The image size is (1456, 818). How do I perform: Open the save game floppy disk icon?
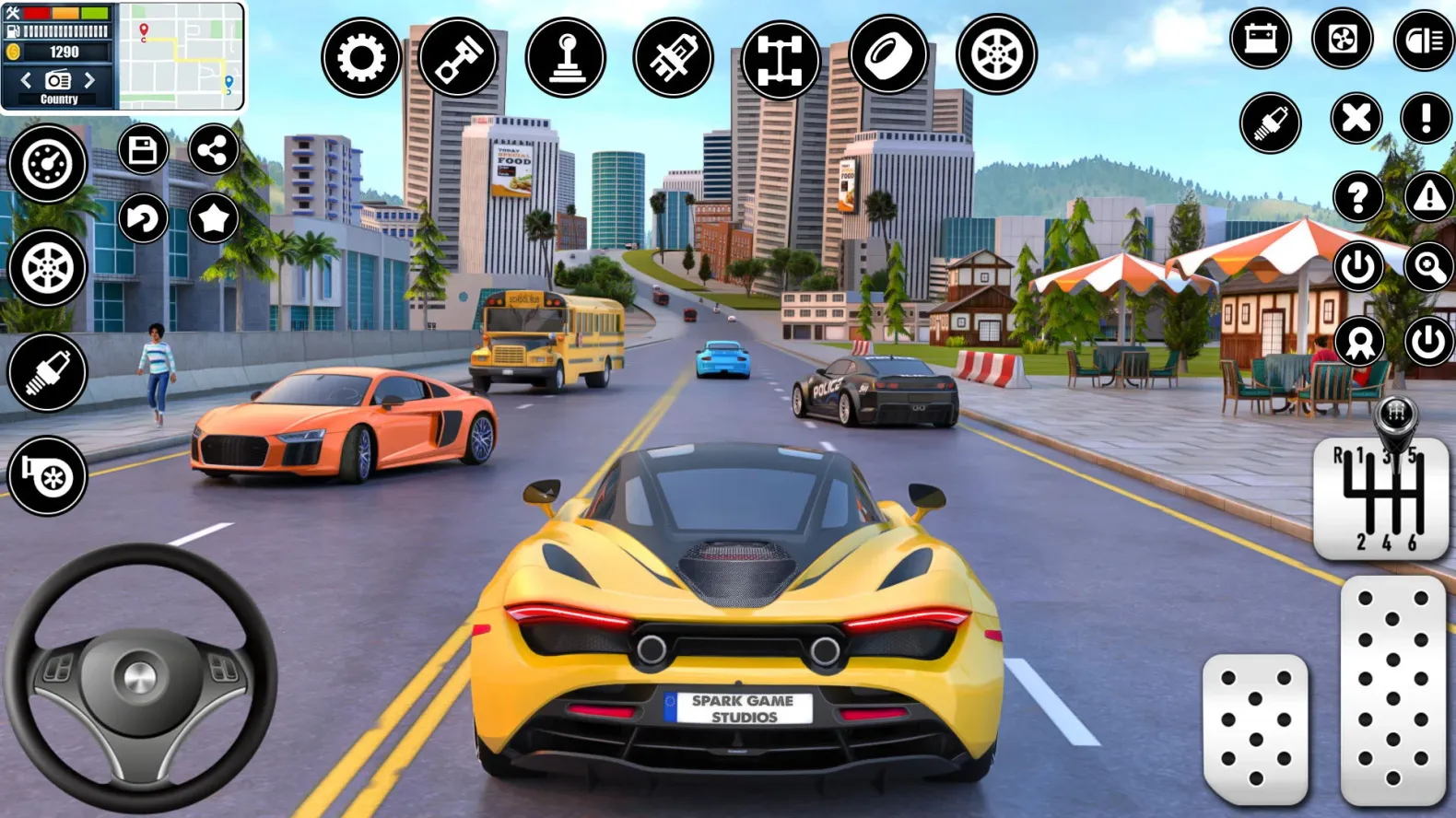144,150
